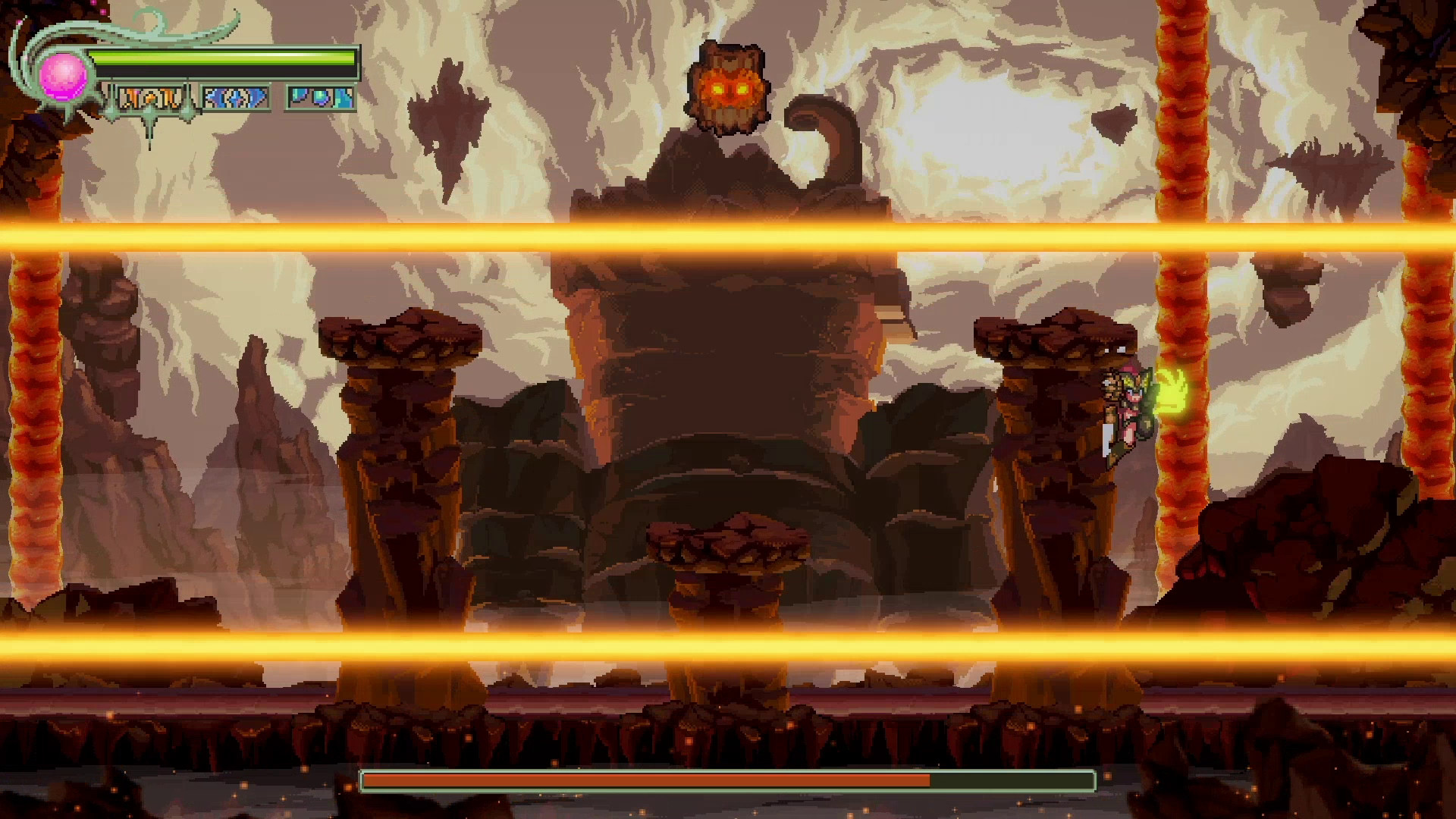
Task: Expand the divider between the last two rune slots
Action: 279,97
